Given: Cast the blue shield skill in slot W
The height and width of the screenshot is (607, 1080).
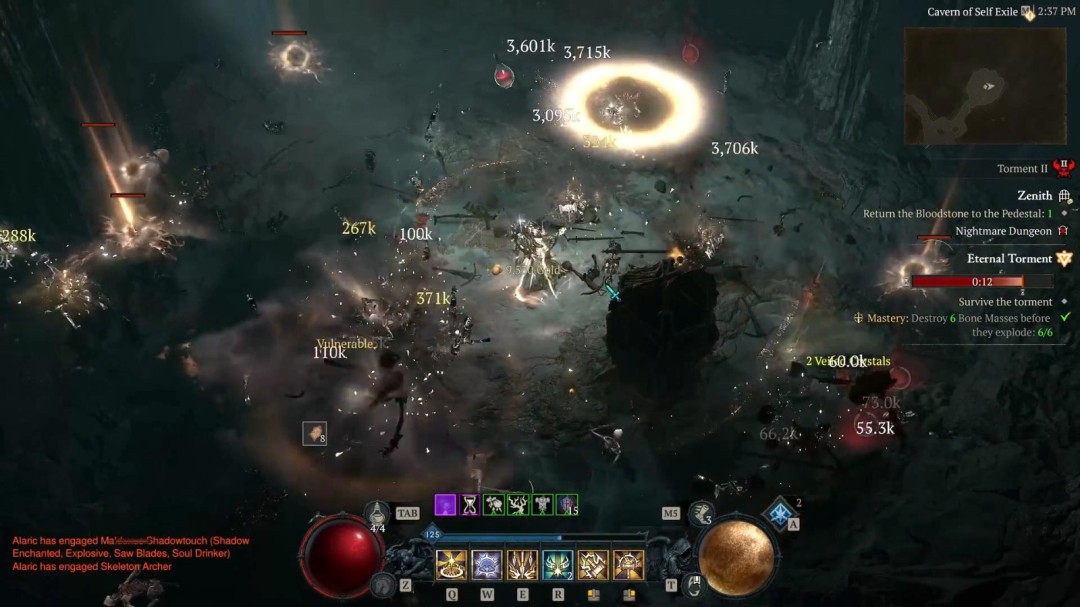Looking at the screenshot, I should (x=487, y=565).
